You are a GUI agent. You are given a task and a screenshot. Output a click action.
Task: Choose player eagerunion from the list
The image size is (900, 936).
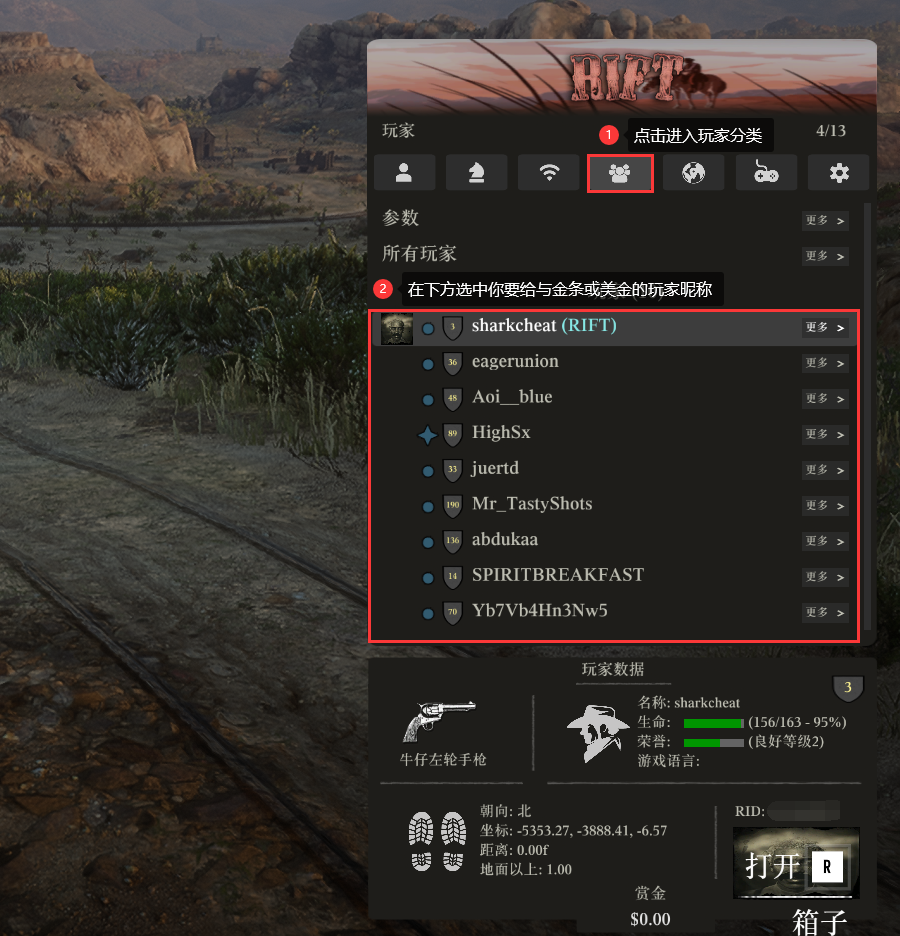click(x=515, y=362)
